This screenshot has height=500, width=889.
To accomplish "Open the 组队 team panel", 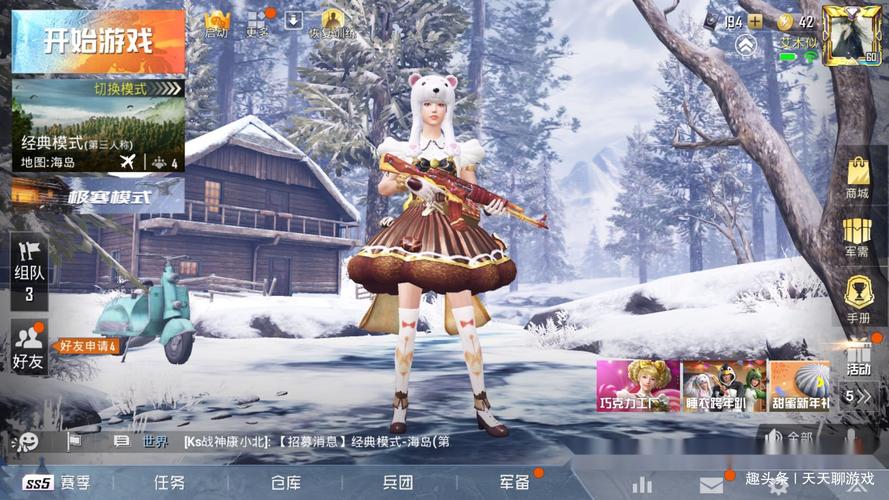I will tap(29, 270).
